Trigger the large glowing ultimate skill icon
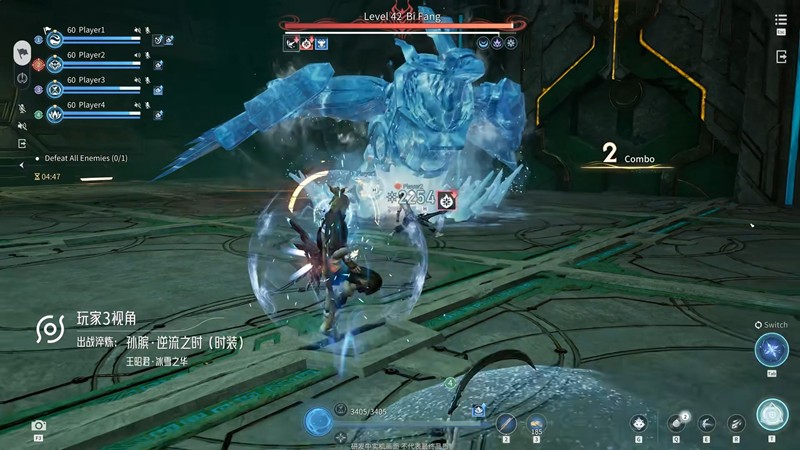The height and width of the screenshot is (450, 800). [x=771, y=414]
